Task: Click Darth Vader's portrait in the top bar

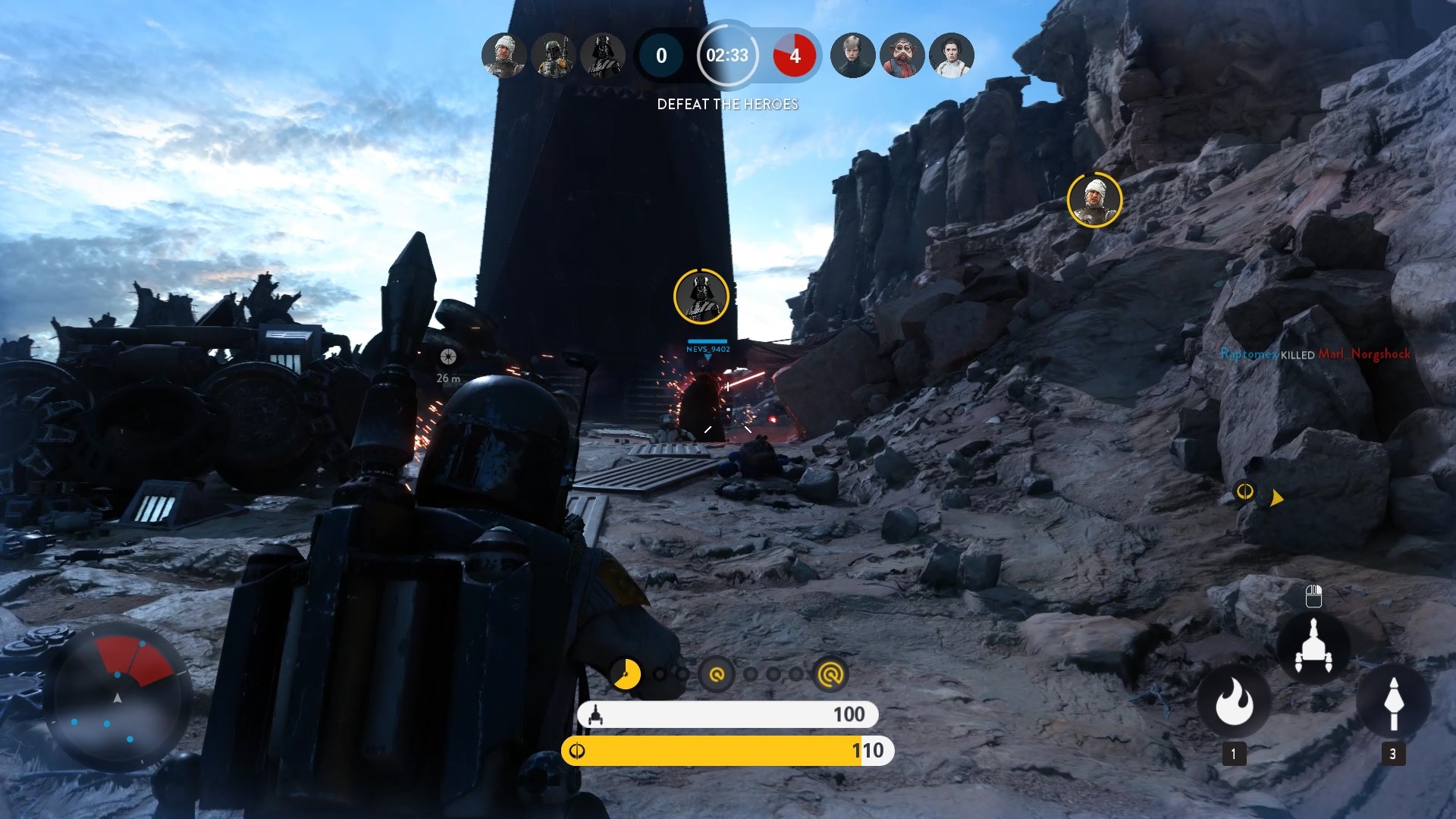Action: (604, 55)
